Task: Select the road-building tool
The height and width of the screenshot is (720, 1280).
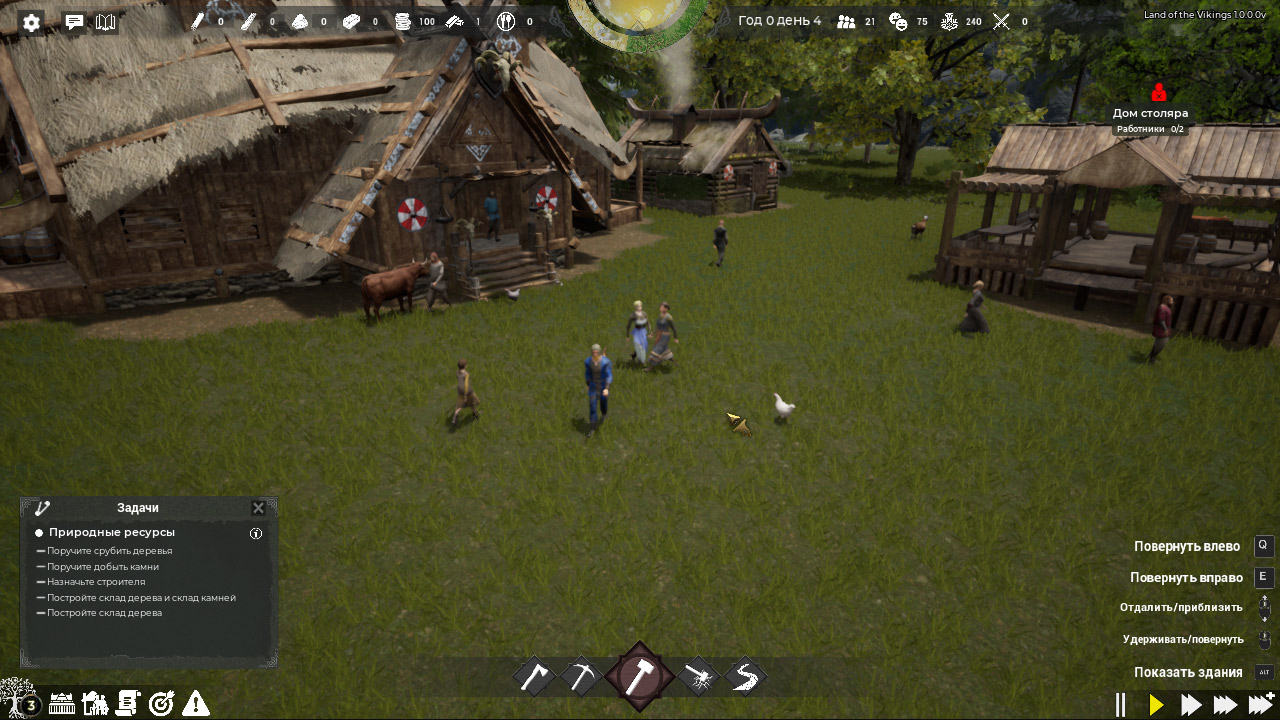Action: pyautogui.click(x=744, y=677)
